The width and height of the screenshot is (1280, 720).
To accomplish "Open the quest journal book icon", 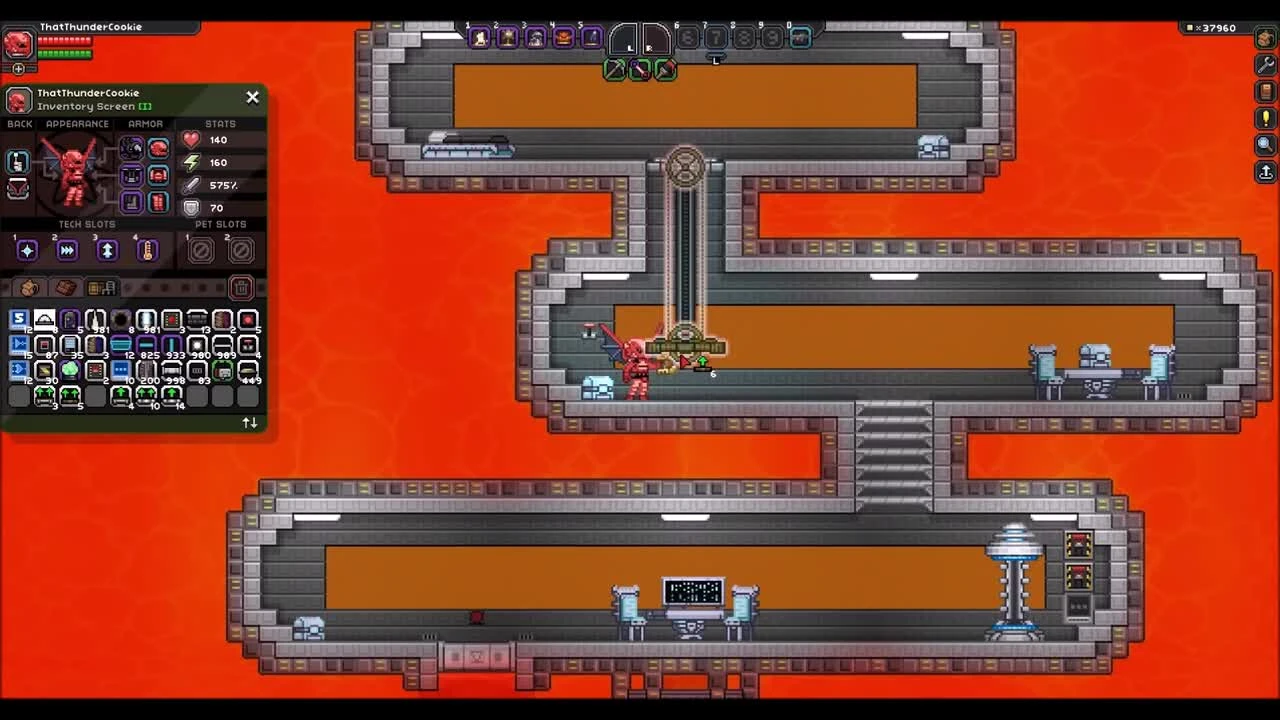I will [x=1264, y=91].
